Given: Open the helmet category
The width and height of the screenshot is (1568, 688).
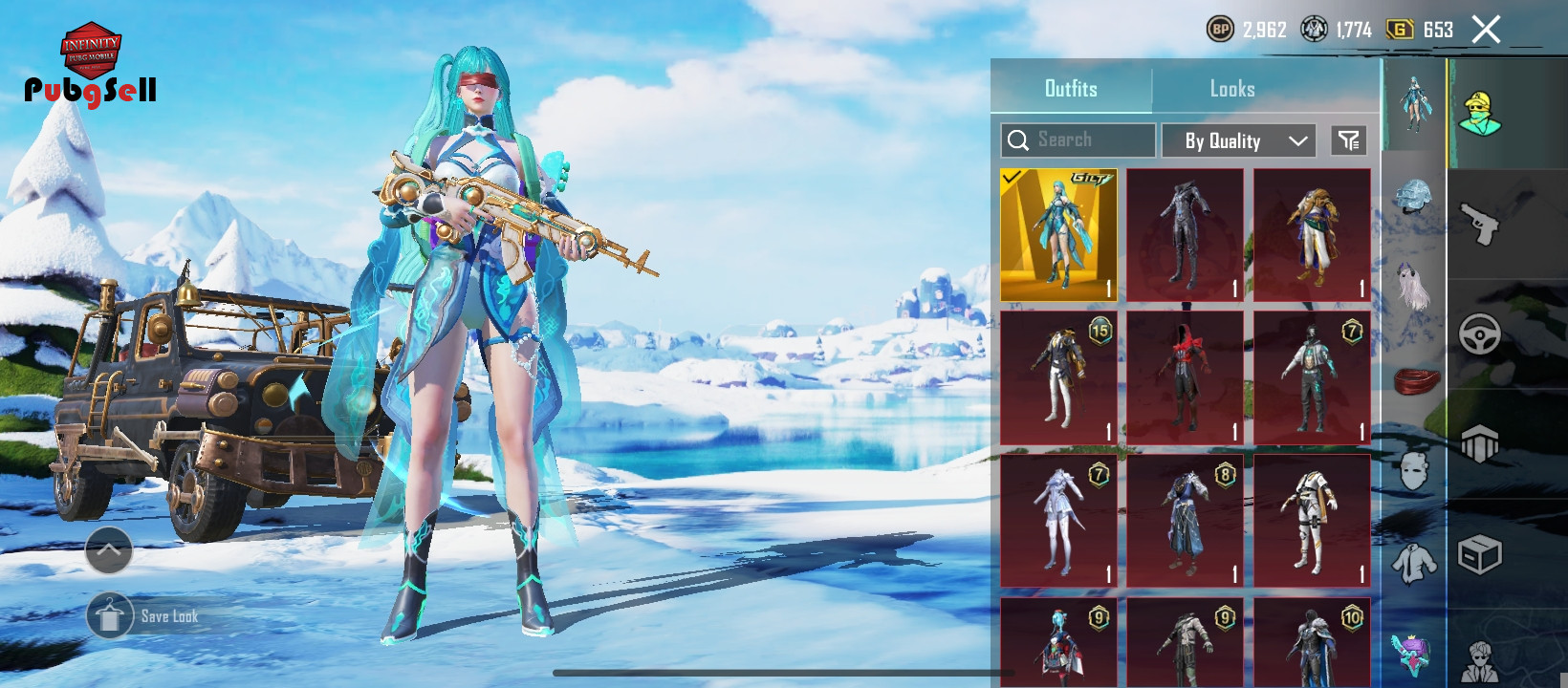Looking at the screenshot, I should (x=1413, y=199).
